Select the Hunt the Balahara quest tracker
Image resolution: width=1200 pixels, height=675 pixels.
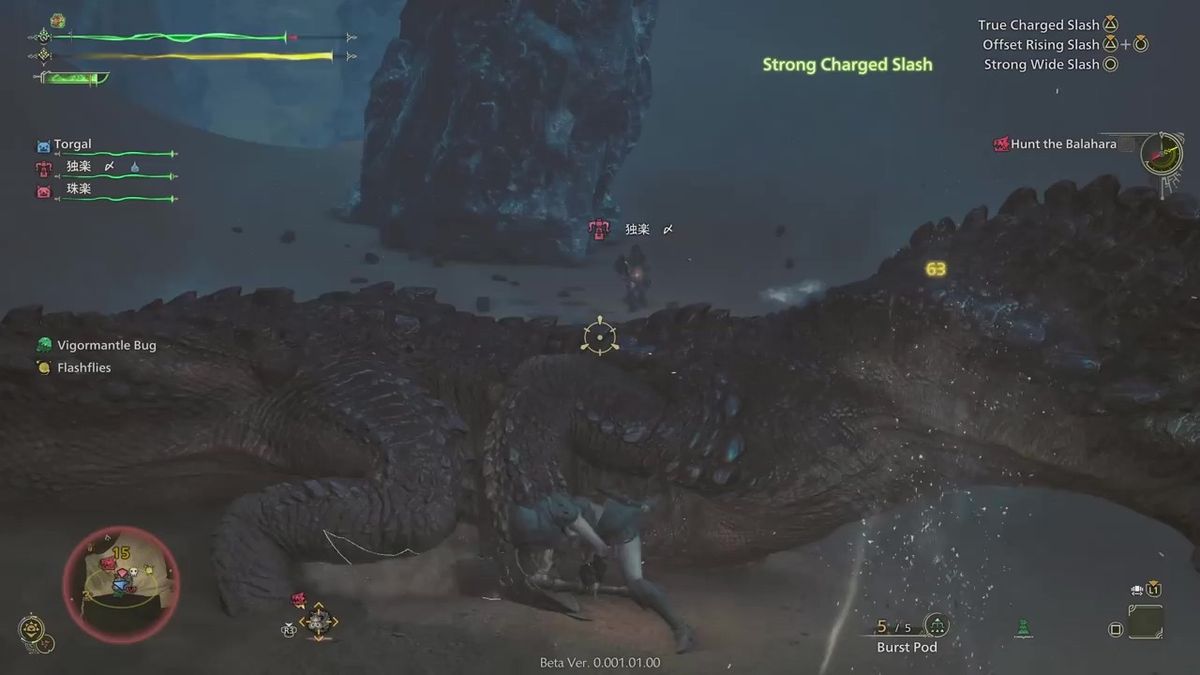(1063, 144)
